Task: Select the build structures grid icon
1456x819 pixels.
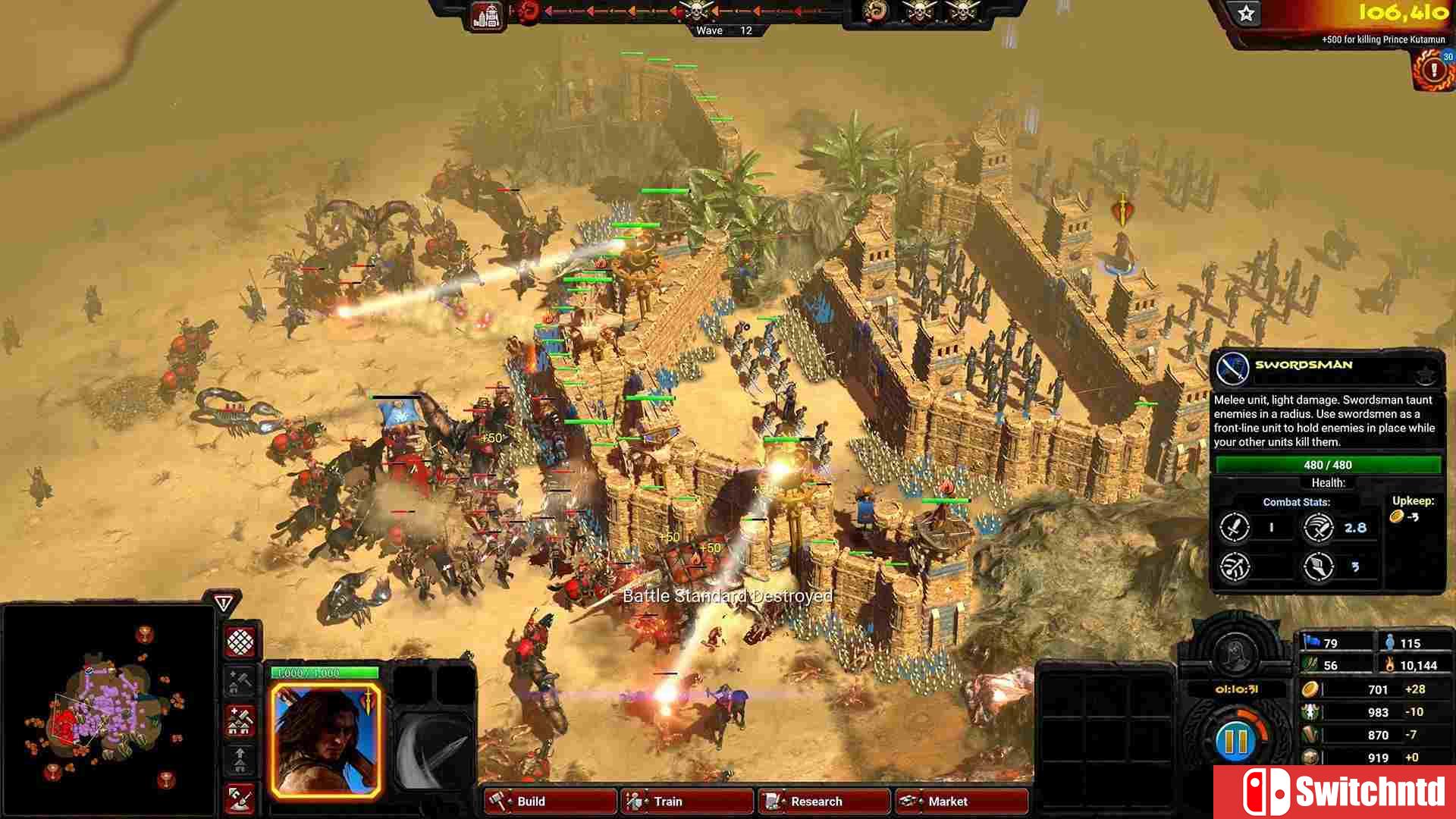Action: pyautogui.click(x=240, y=642)
